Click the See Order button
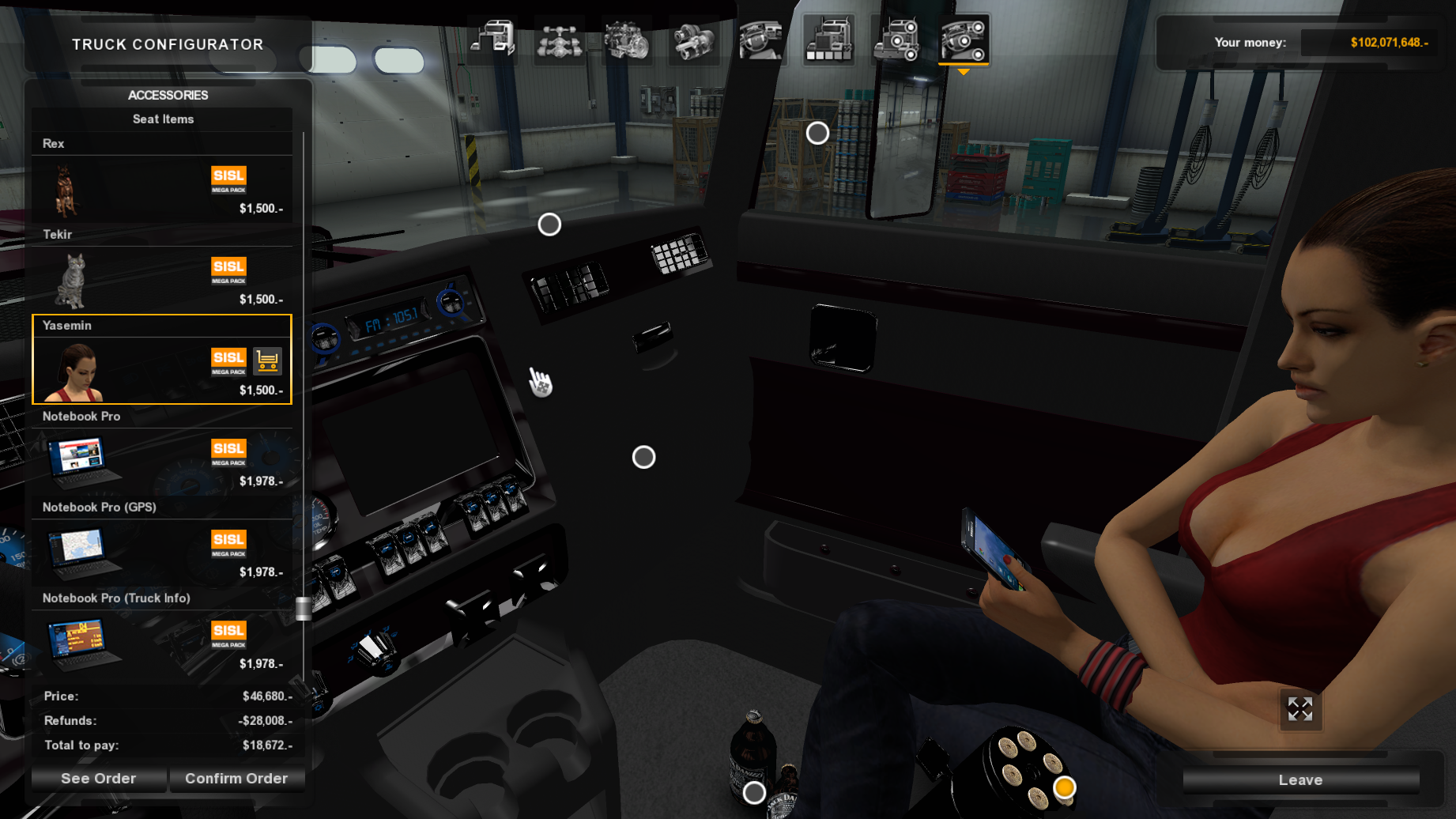Image resolution: width=1456 pixels, height=819 pixels. (99, 779)
